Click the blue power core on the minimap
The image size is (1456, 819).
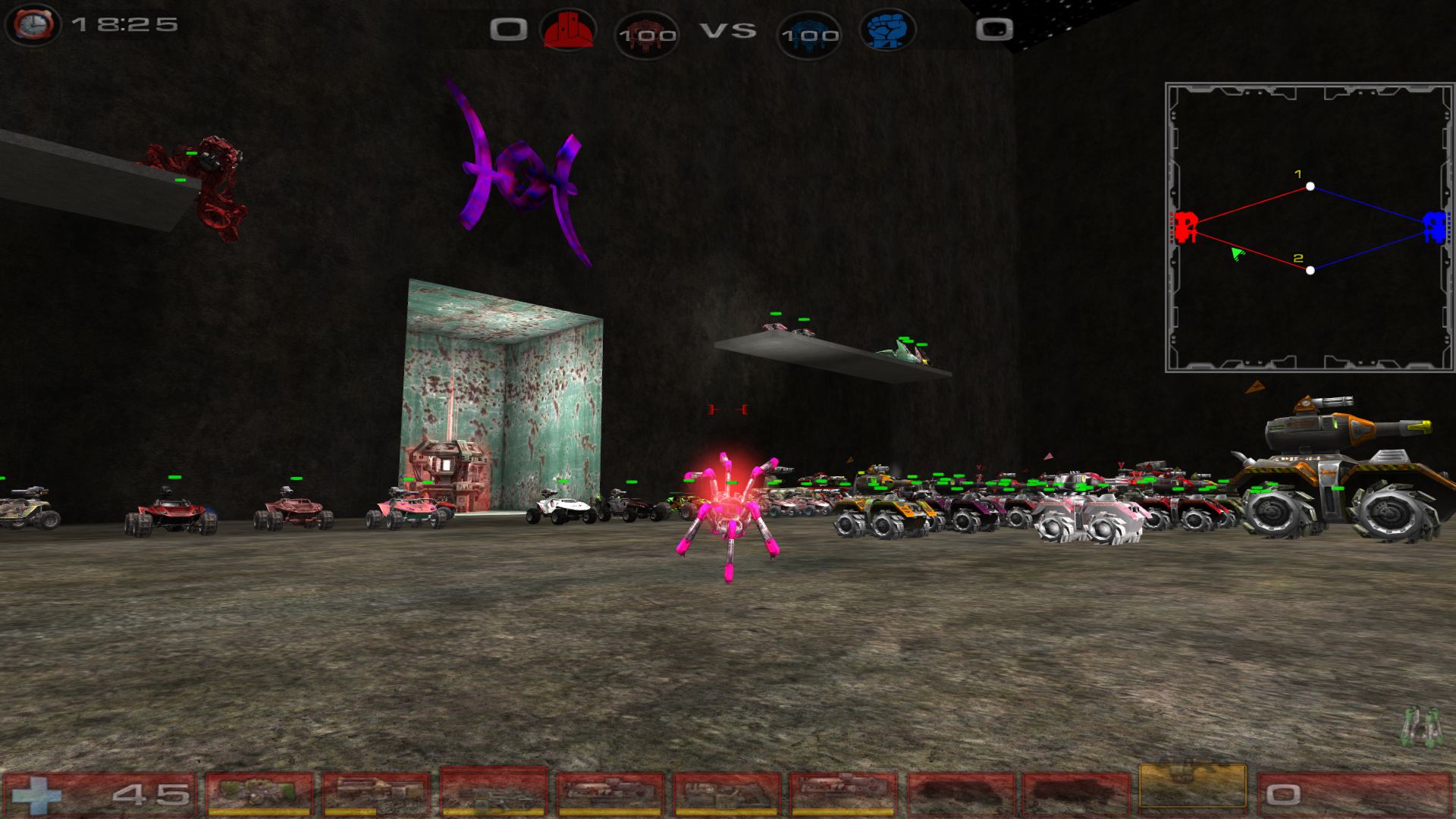point(1433,226)
